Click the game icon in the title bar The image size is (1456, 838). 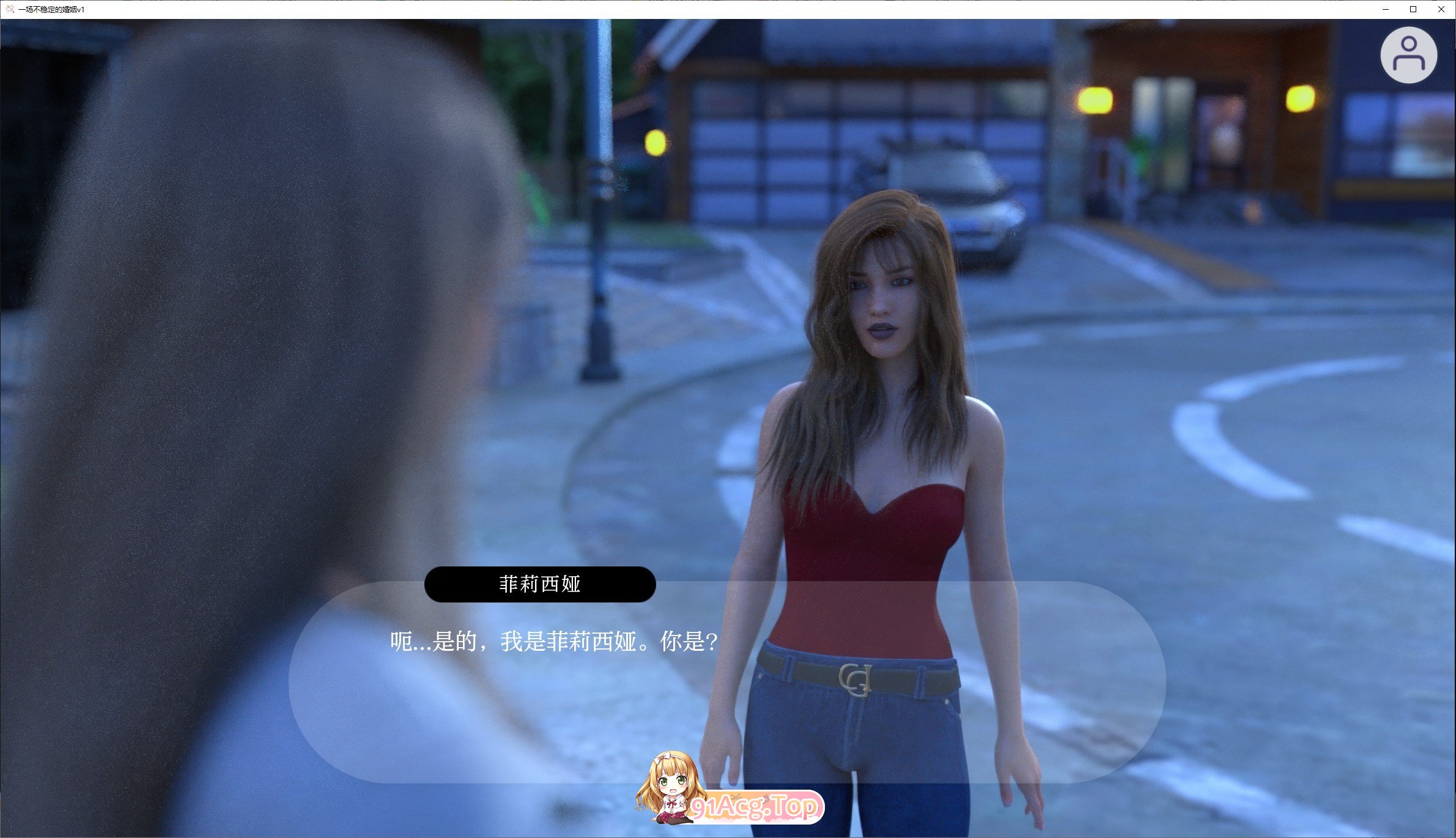[9, 9]
